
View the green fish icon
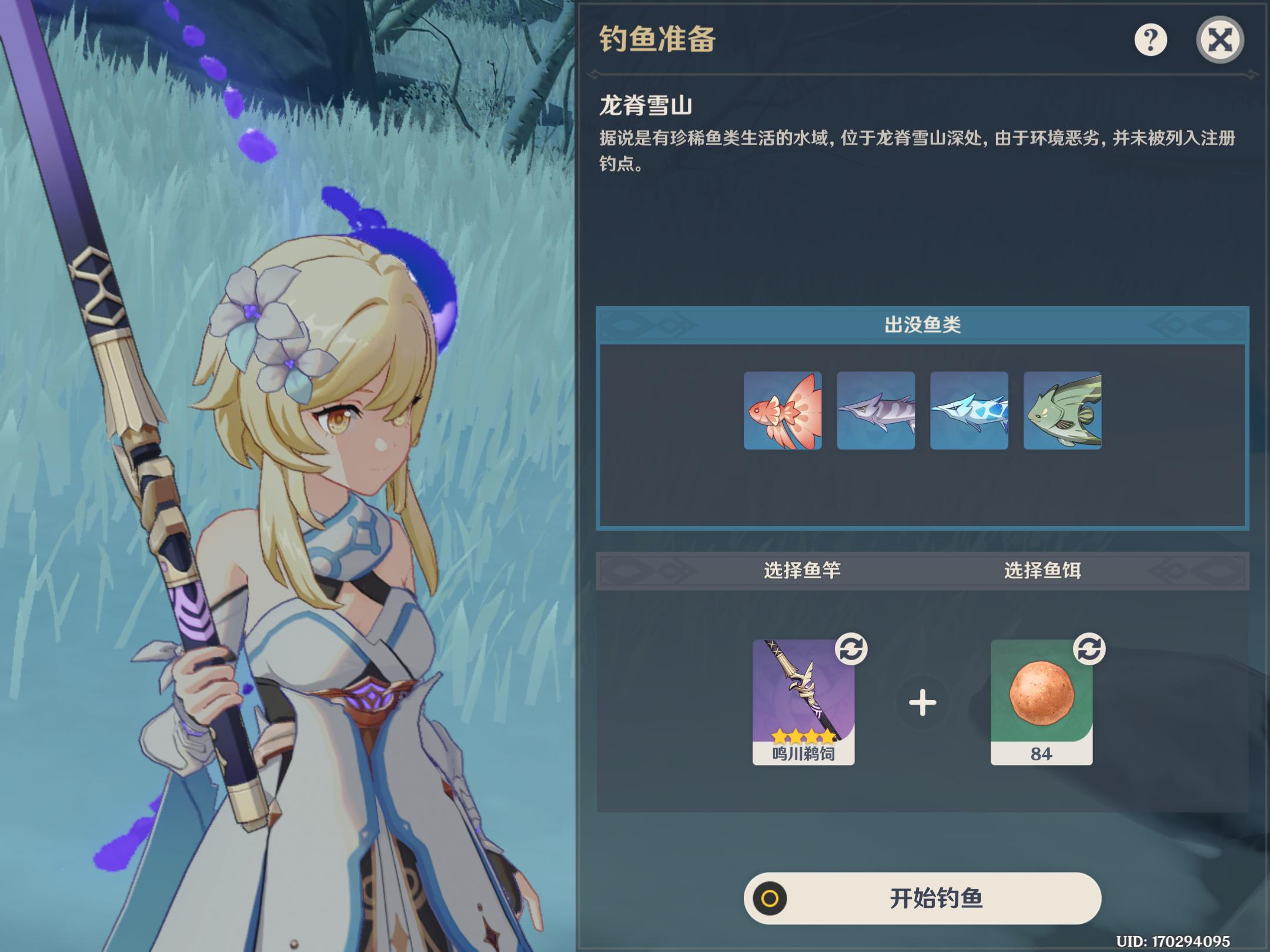[1062, 411]
